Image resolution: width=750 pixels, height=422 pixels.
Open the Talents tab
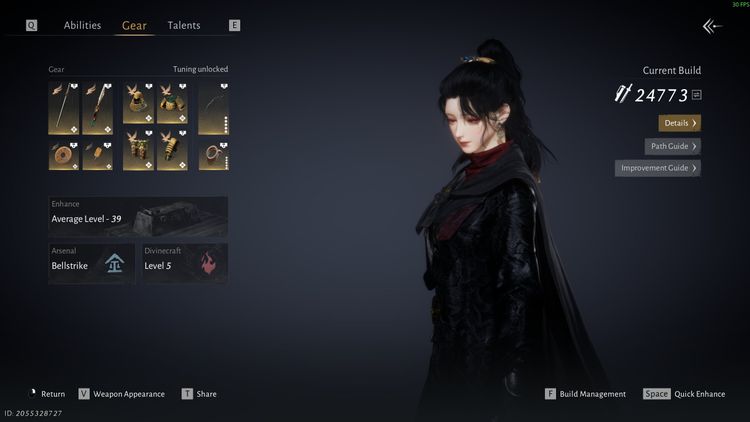pos(184,25)
